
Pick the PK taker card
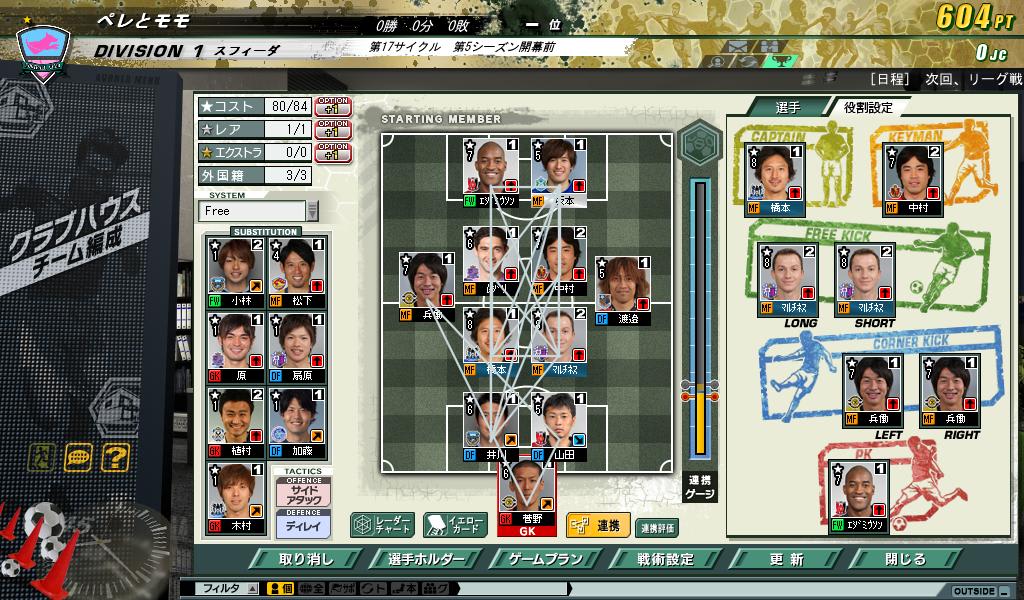pyautogui.click(x=860, y=496)
